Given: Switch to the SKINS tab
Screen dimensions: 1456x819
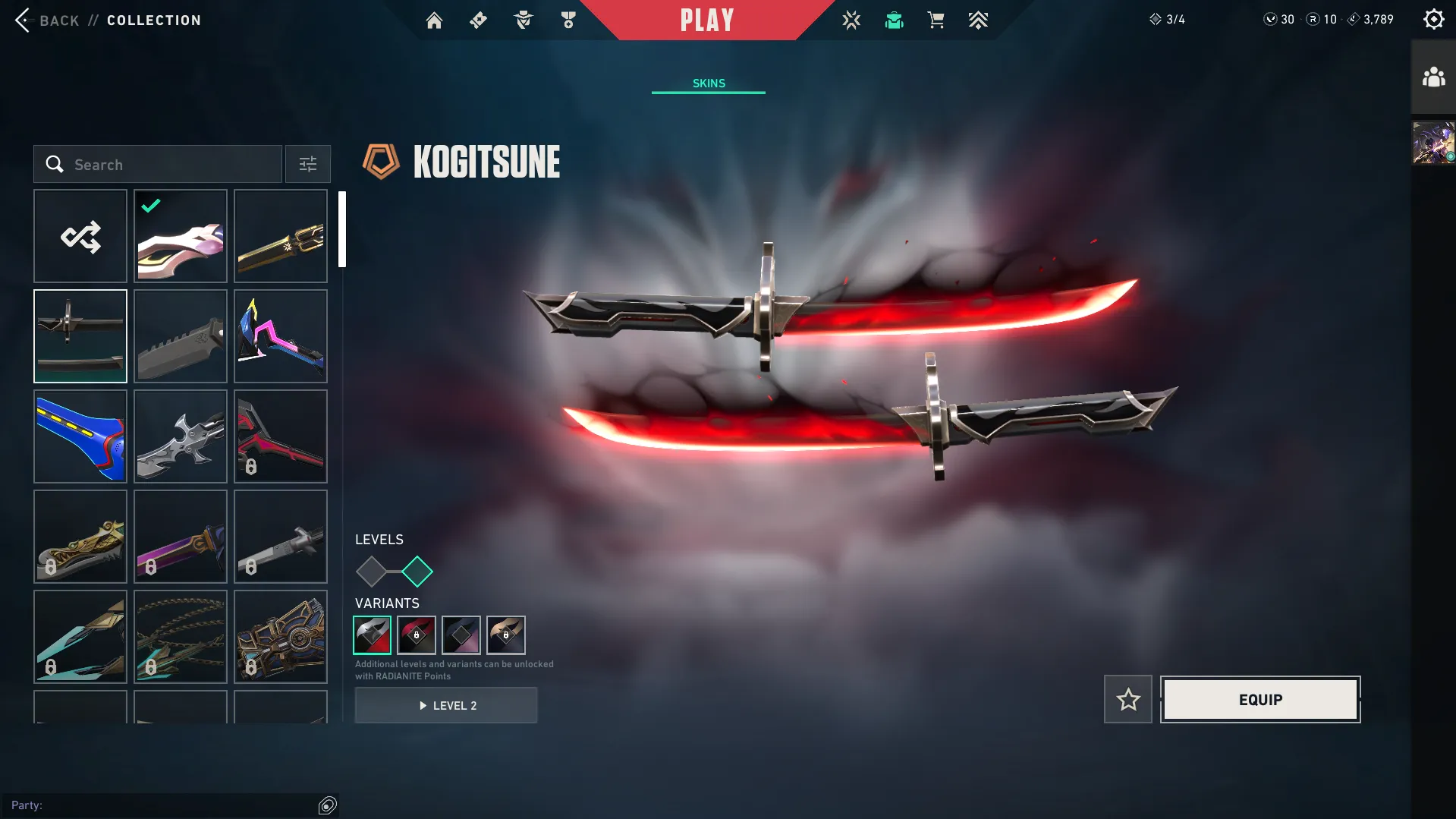Looking at the screenshot, I should coord(707,83).
